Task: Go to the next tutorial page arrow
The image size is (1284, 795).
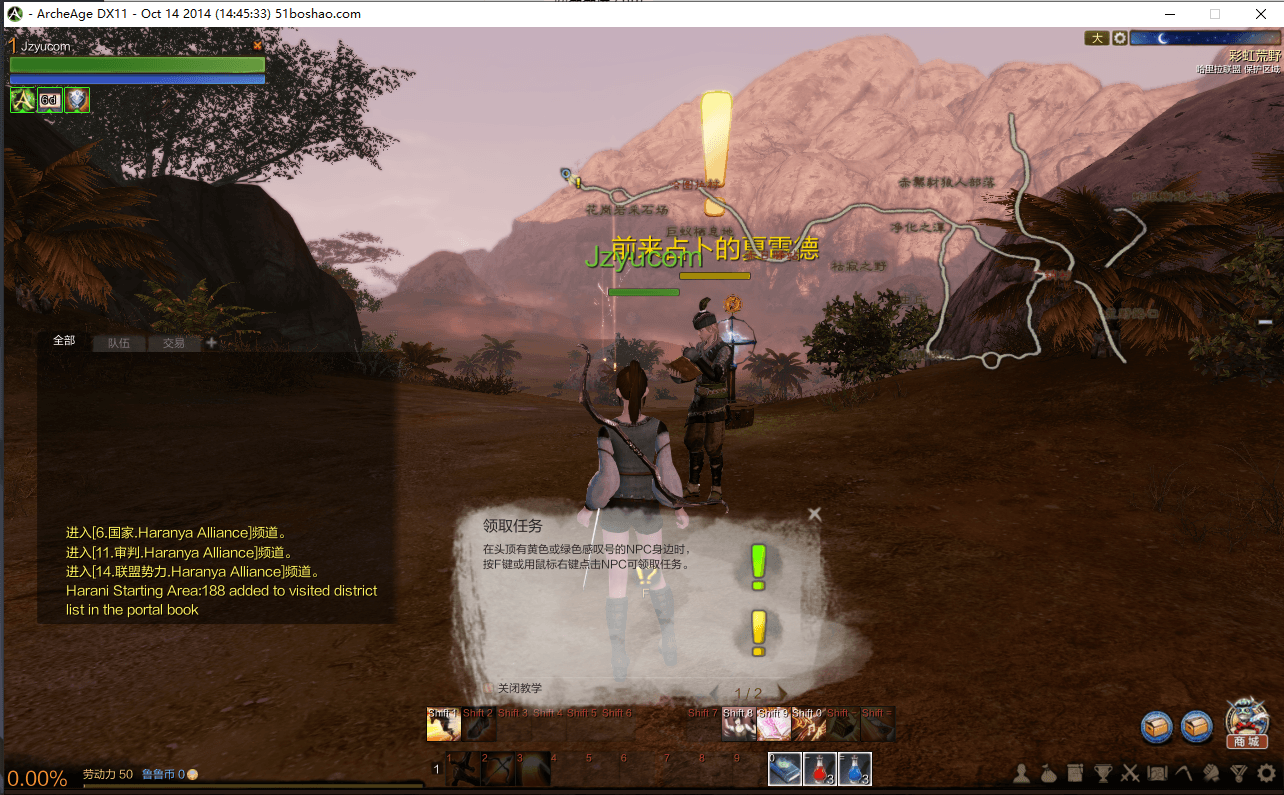Action: (x=782, y=693)
